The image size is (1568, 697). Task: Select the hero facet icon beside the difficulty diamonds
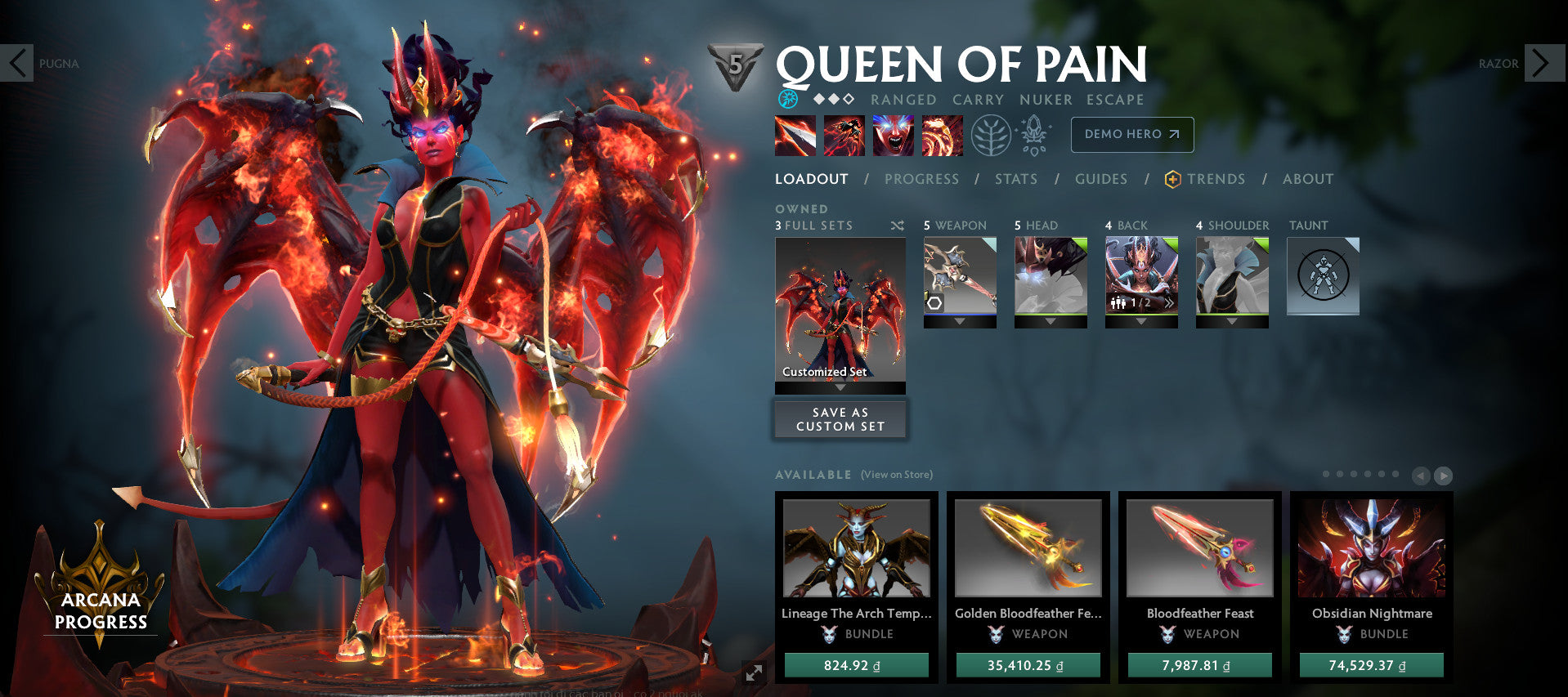(x=787, y=100)
